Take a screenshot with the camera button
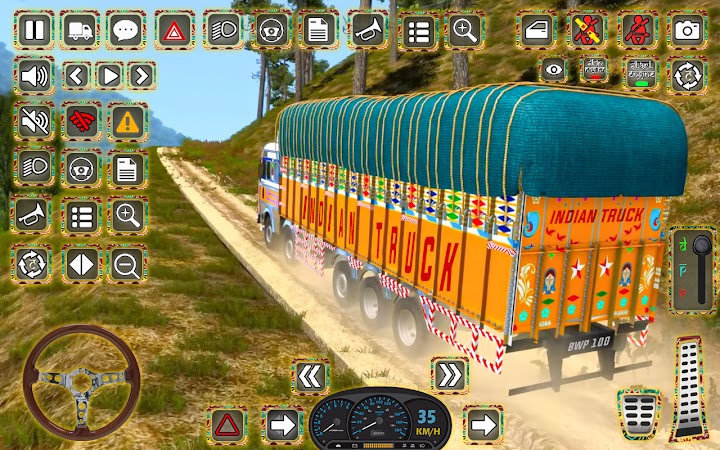The height and width of the screenshot is (450, 720). tap(686, 30)
